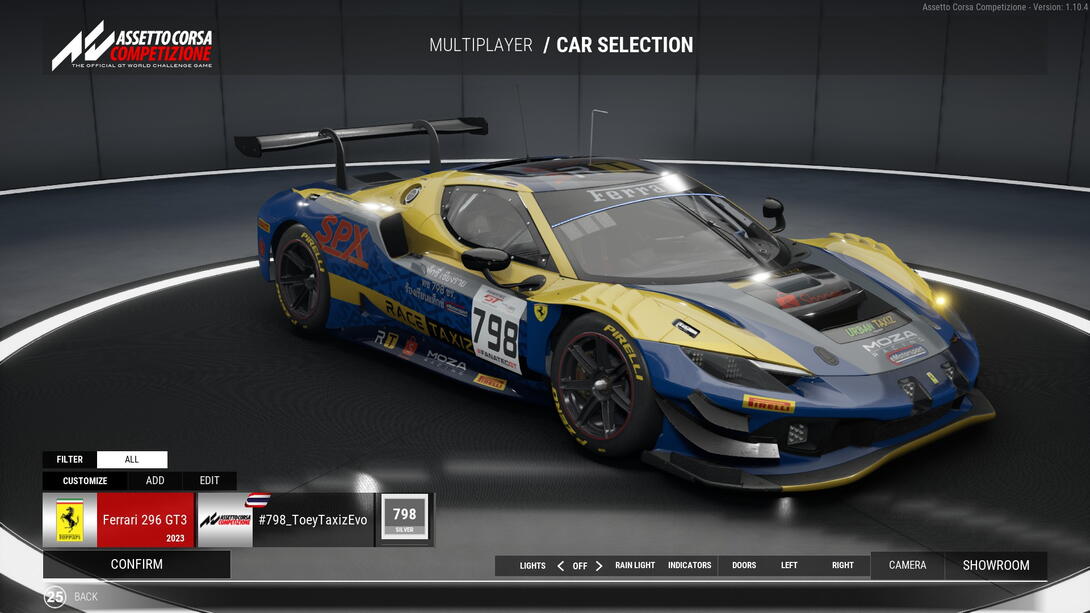Click the 798 Silver number badge
1090x613 pixels.
(x=404, y=519)
